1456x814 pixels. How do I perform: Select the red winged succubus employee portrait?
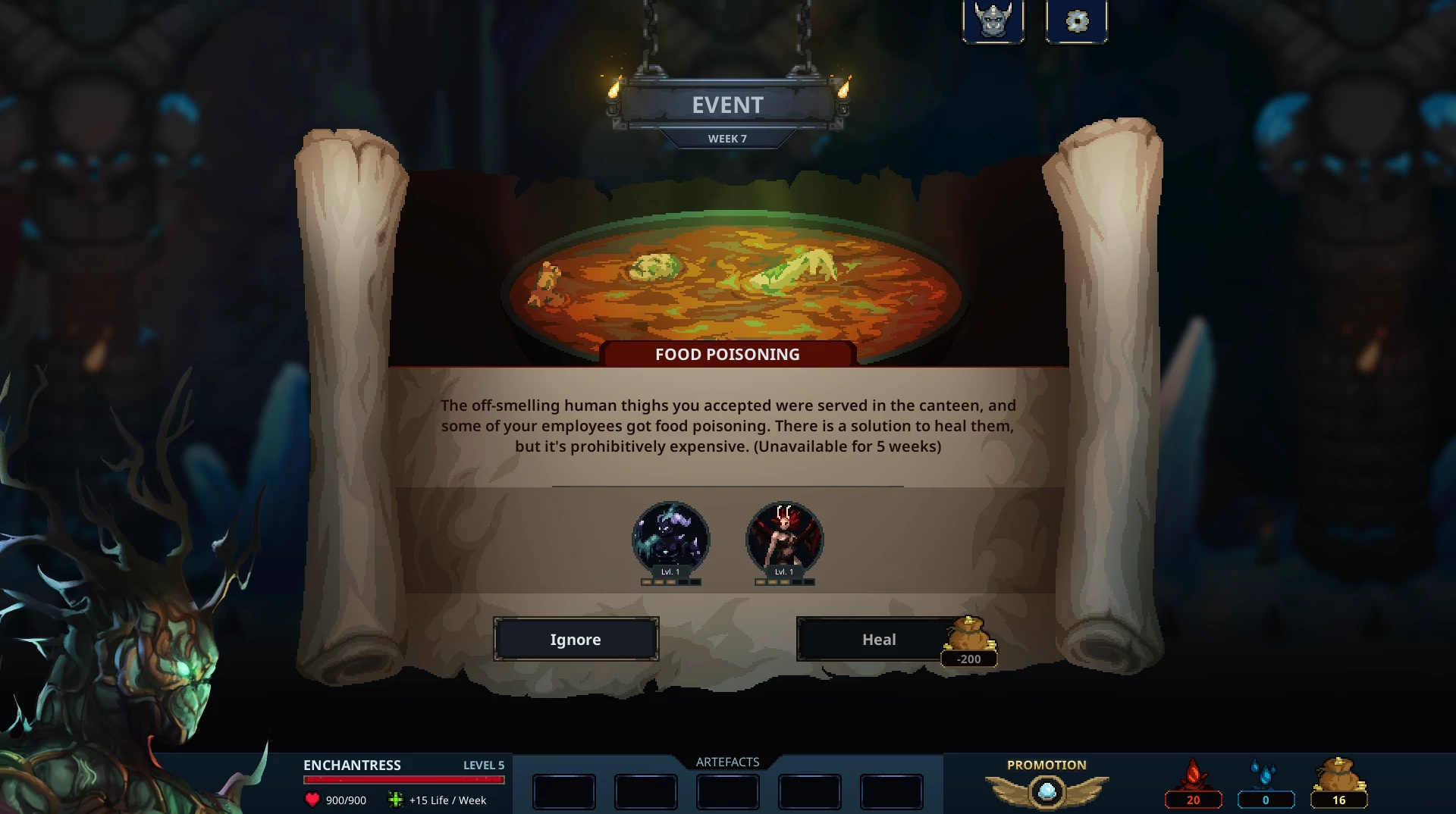(x=784, y=538)
